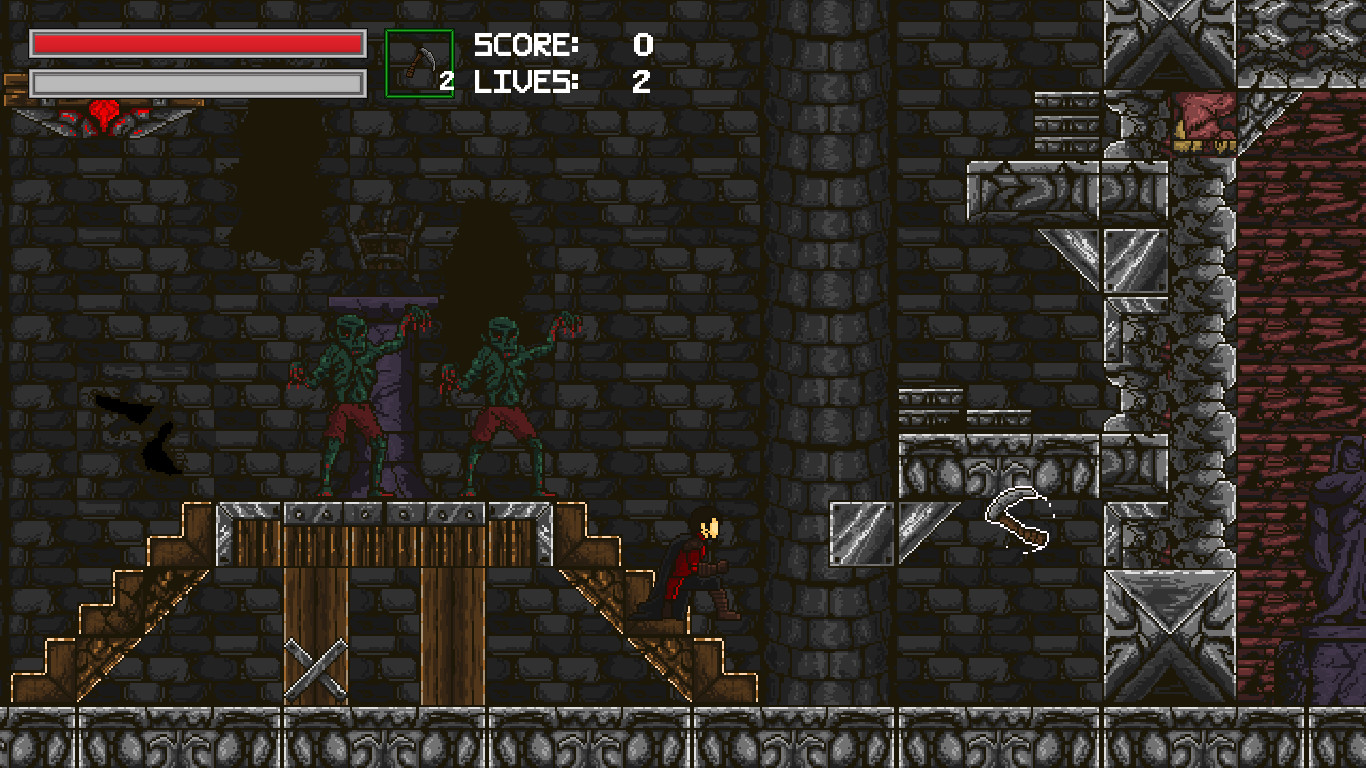Click the score value showing 0

tap(643, 44)
